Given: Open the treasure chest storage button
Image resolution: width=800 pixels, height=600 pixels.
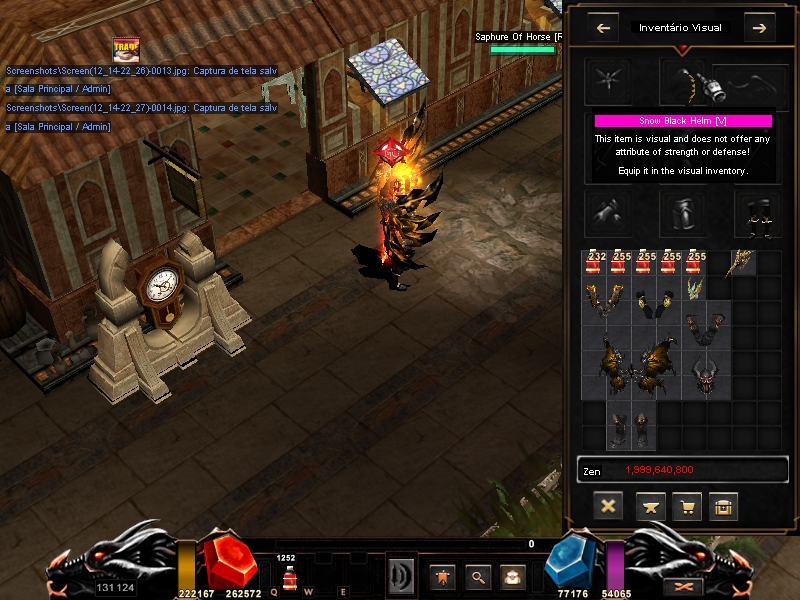Looking at the screenshot, I should point(723,506).
